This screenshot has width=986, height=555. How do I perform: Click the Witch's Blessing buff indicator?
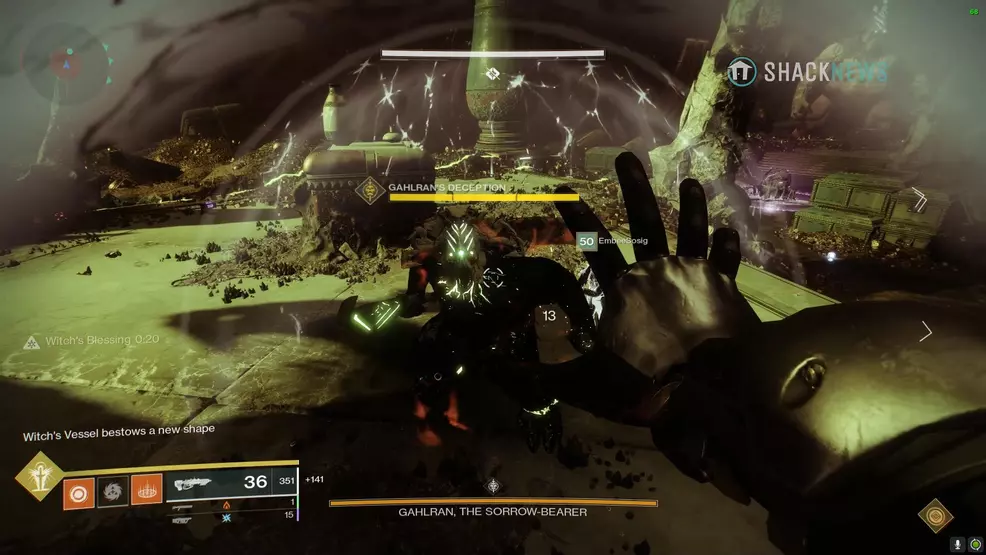[x=78, y=341]
